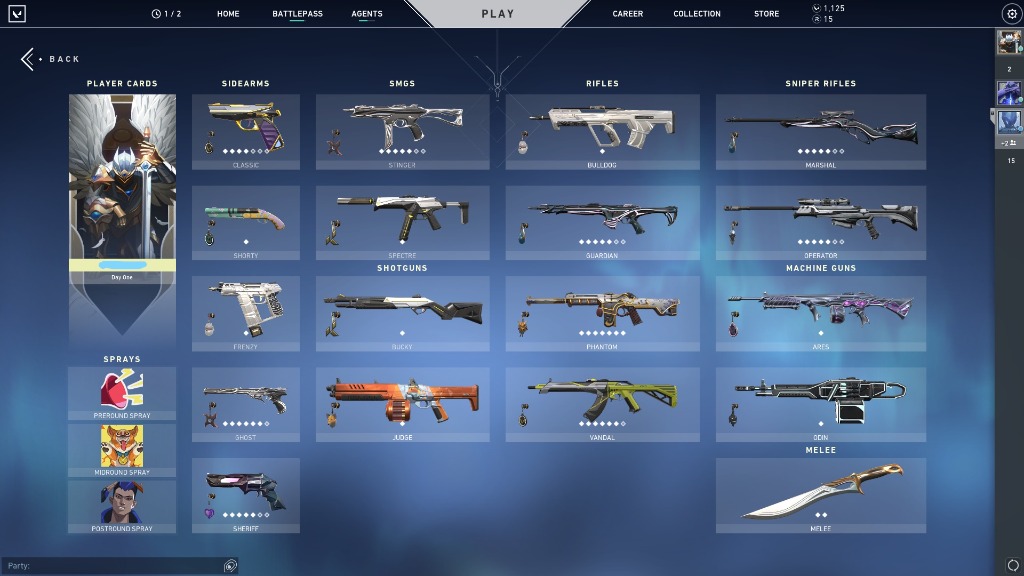The width and height of the screenshot is (1024, 576).
Task: Open the Melee knife slot
Action: [820, 495]
